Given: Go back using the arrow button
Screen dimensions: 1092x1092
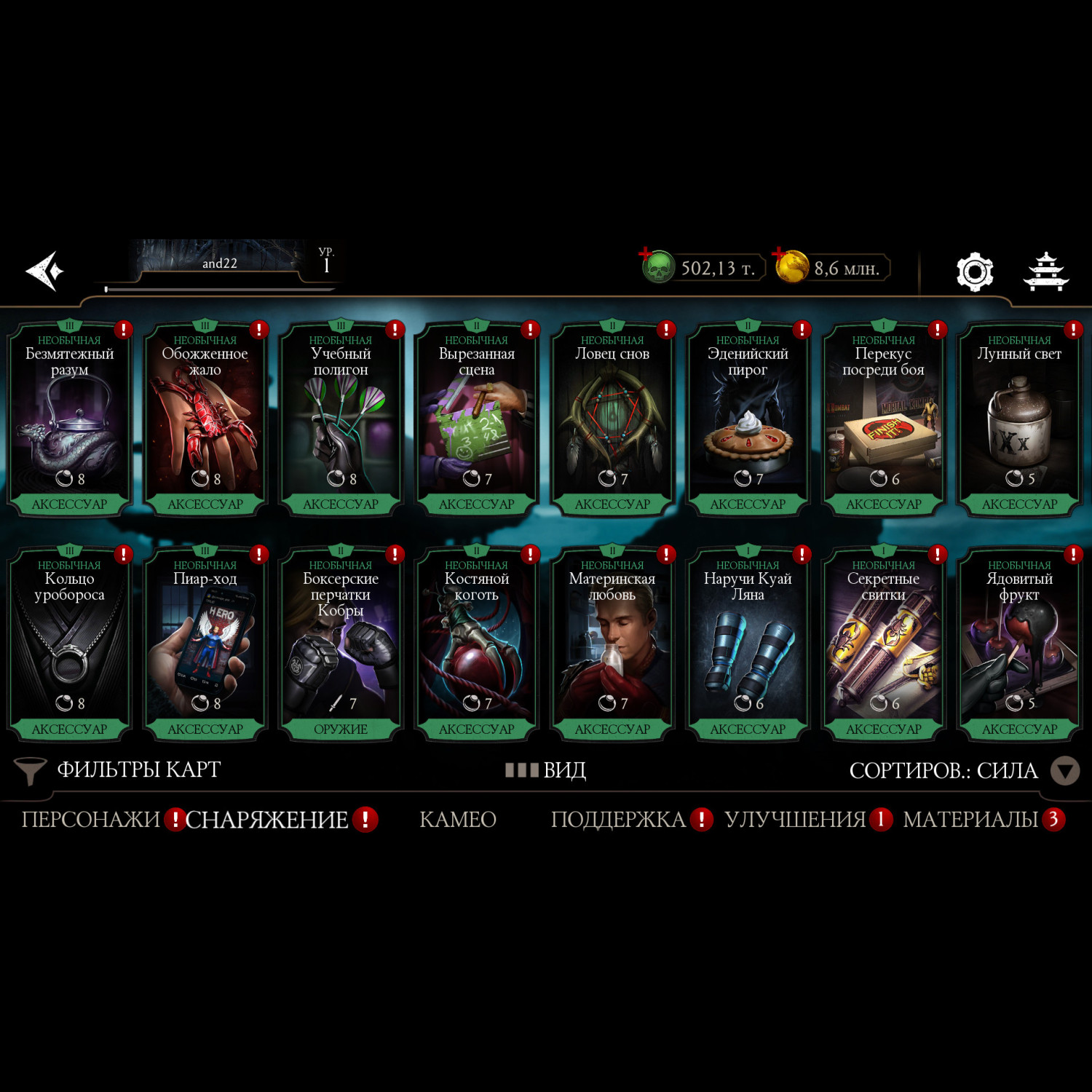Looking at the screenshot, I should tap(45, 271).
